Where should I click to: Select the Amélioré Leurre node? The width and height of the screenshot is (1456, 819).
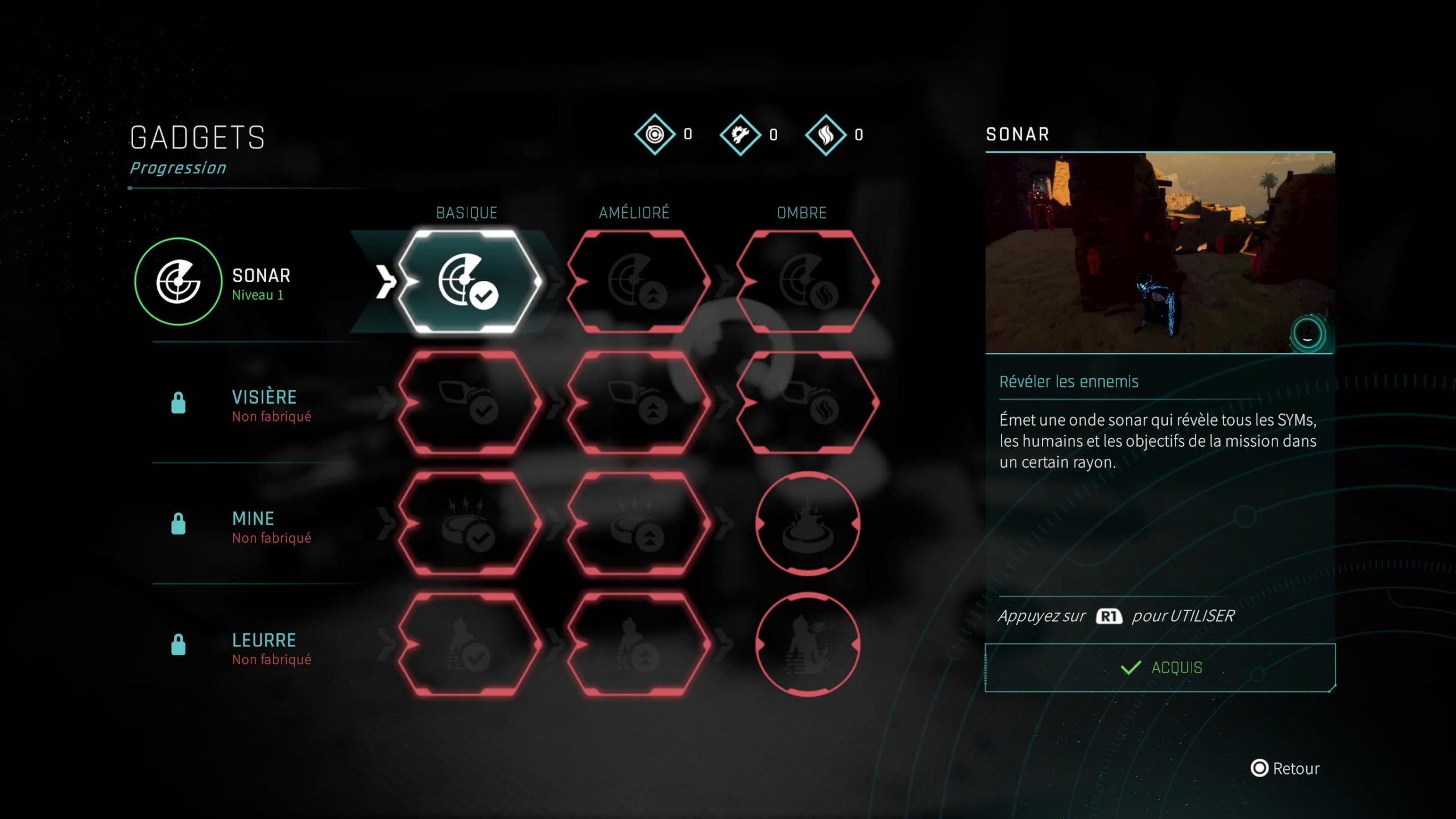point(637,645)
